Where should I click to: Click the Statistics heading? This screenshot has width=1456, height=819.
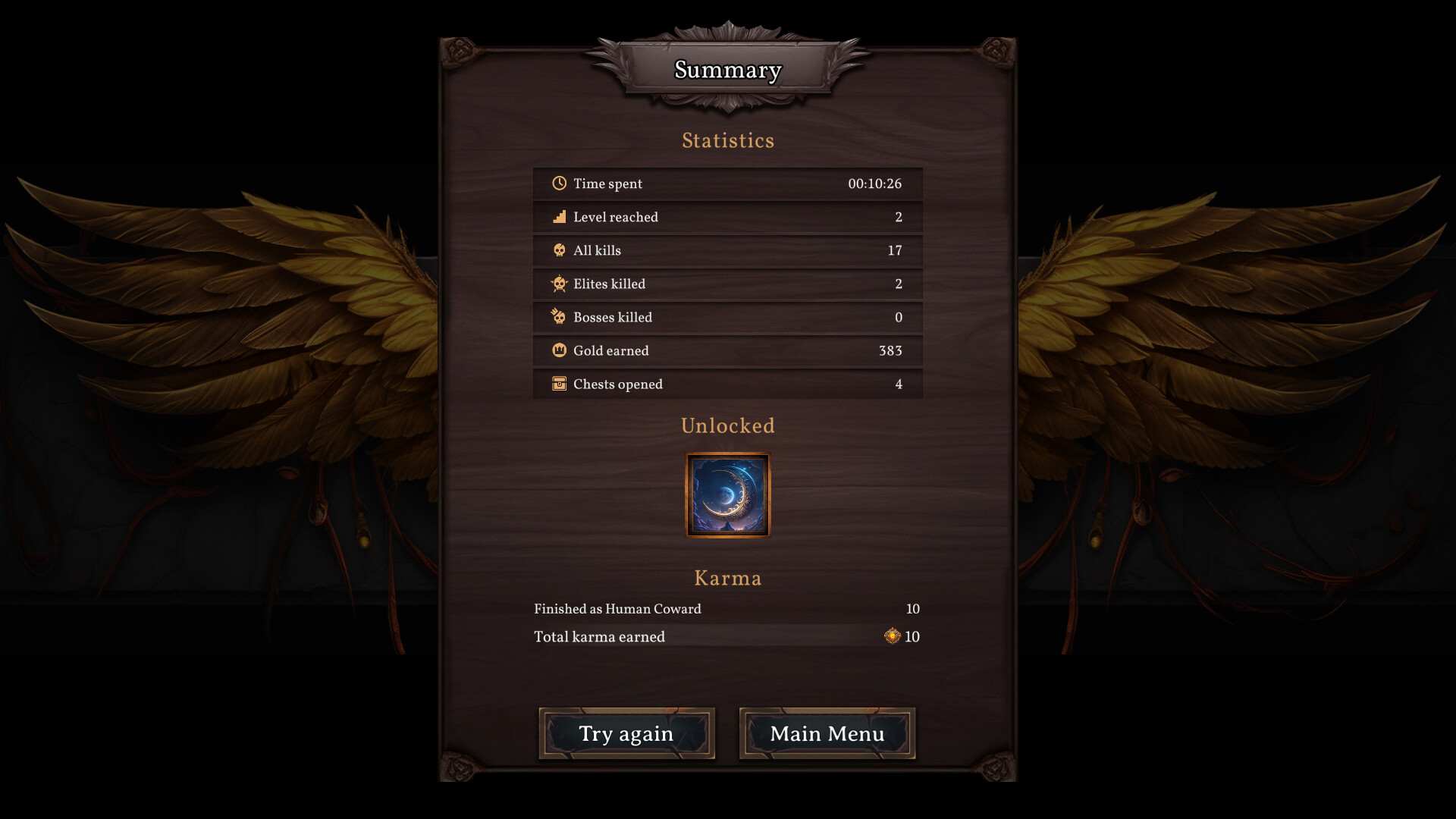point(727,140)
